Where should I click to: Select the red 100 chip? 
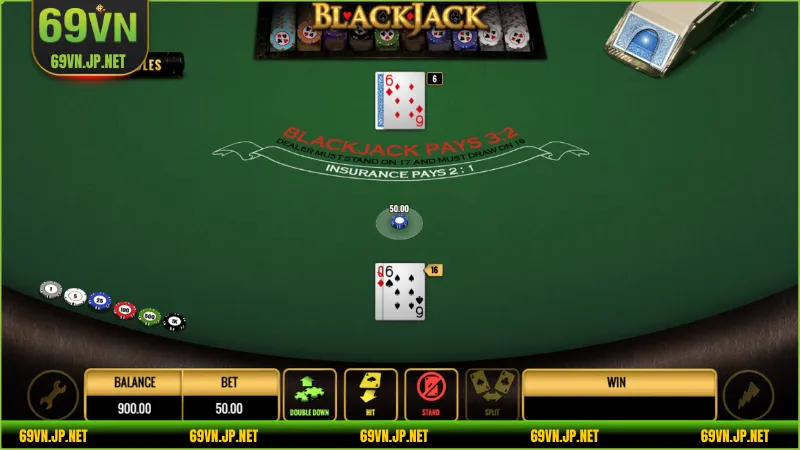tap(125, 310)
